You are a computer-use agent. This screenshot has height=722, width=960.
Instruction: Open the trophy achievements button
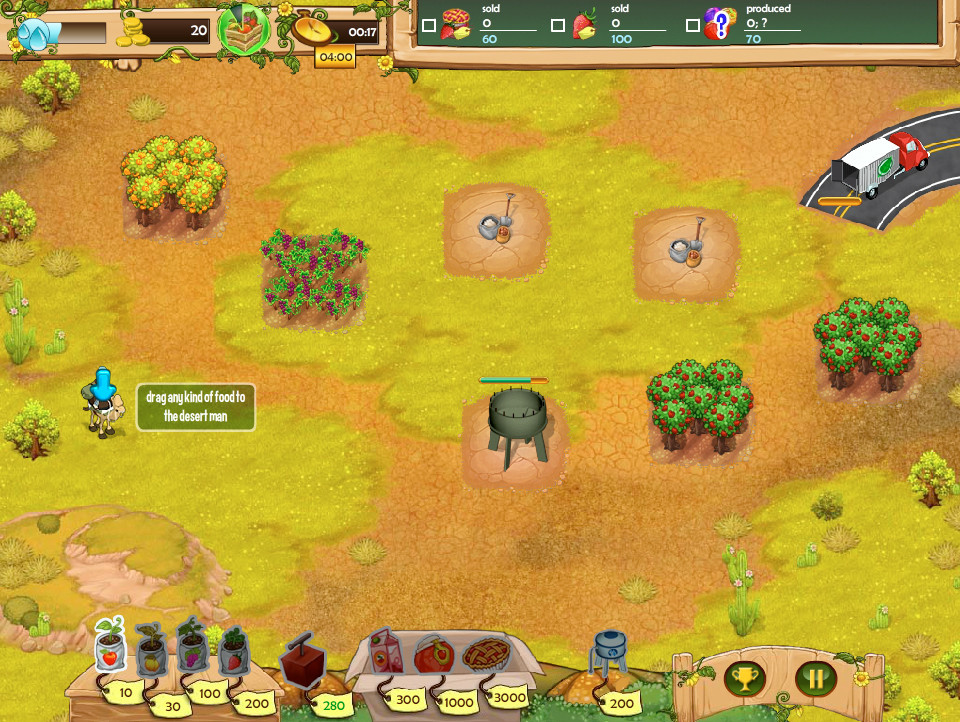click(745, 679)
